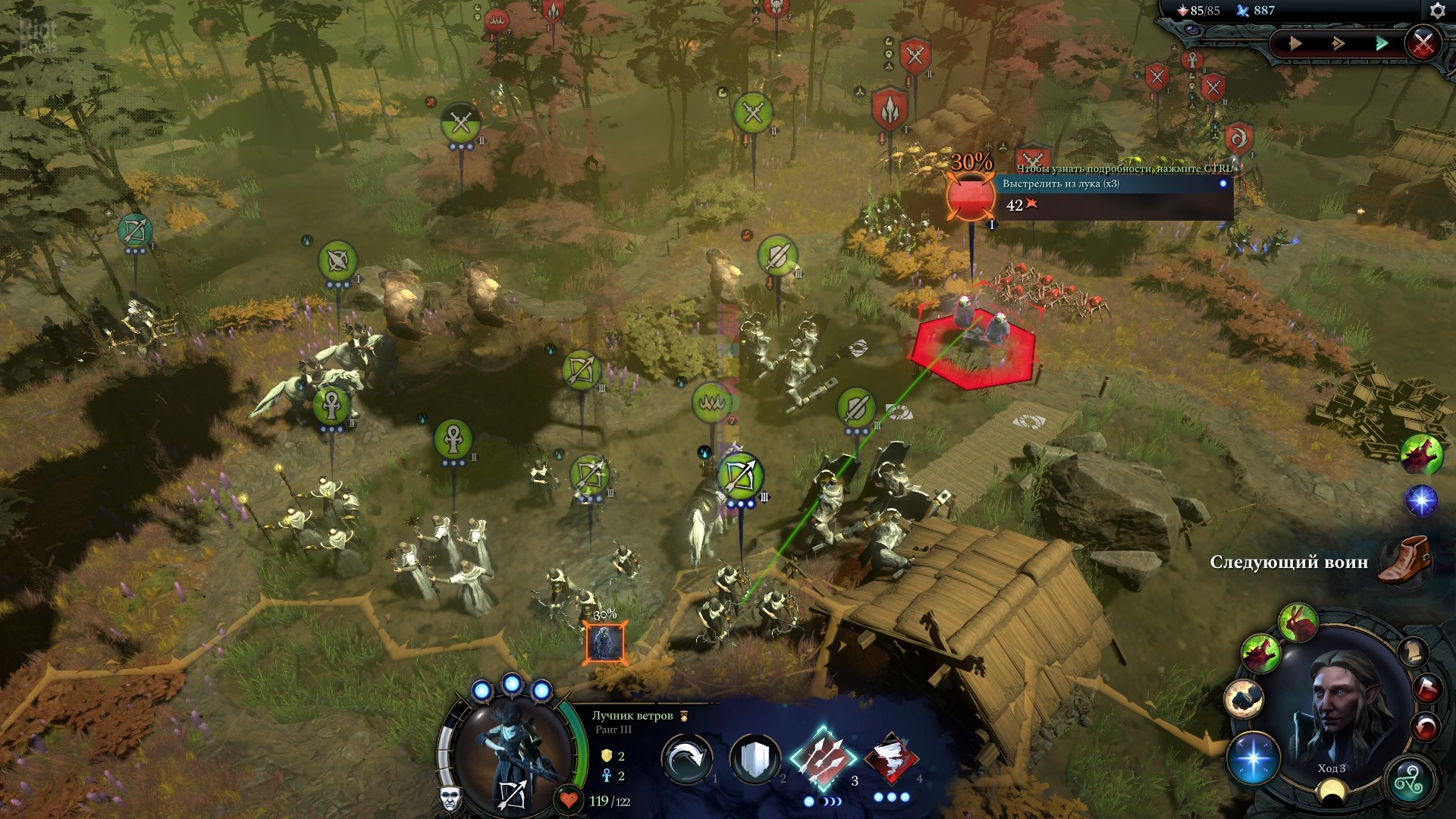Select the fastest teal battle speed
The width and height of the screenshot is (1456, 819).
[1382, 43]
